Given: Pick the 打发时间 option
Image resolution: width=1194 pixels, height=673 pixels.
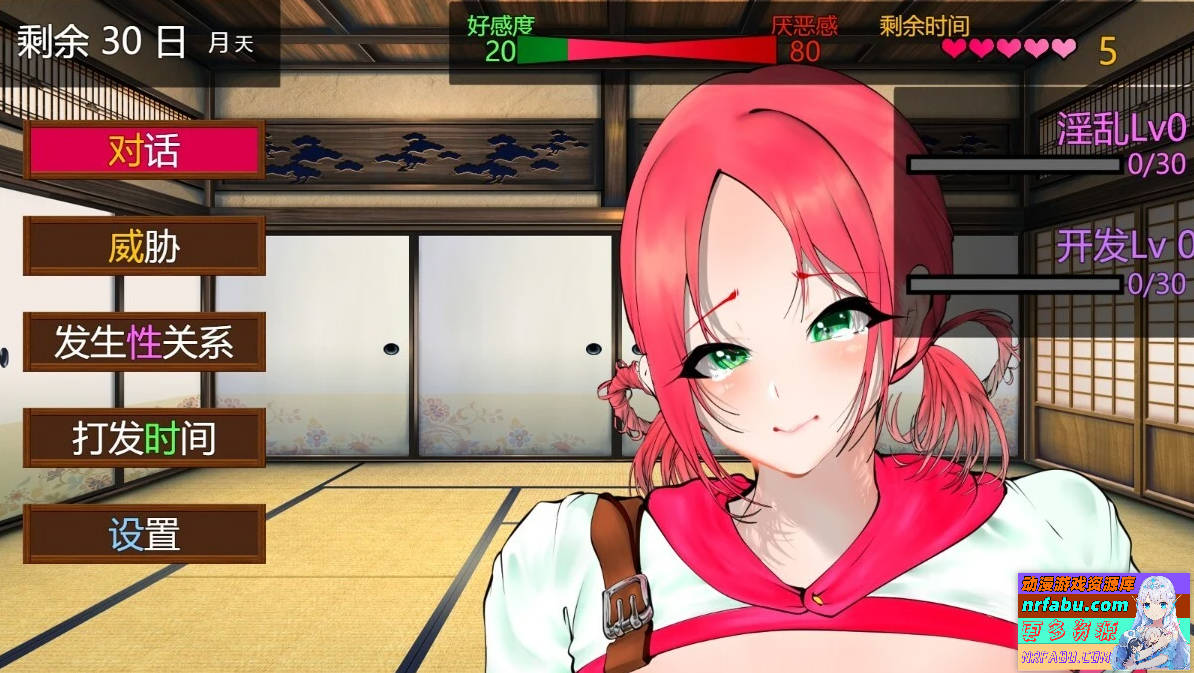Looking at the screenshot, I should pos(144,439).
